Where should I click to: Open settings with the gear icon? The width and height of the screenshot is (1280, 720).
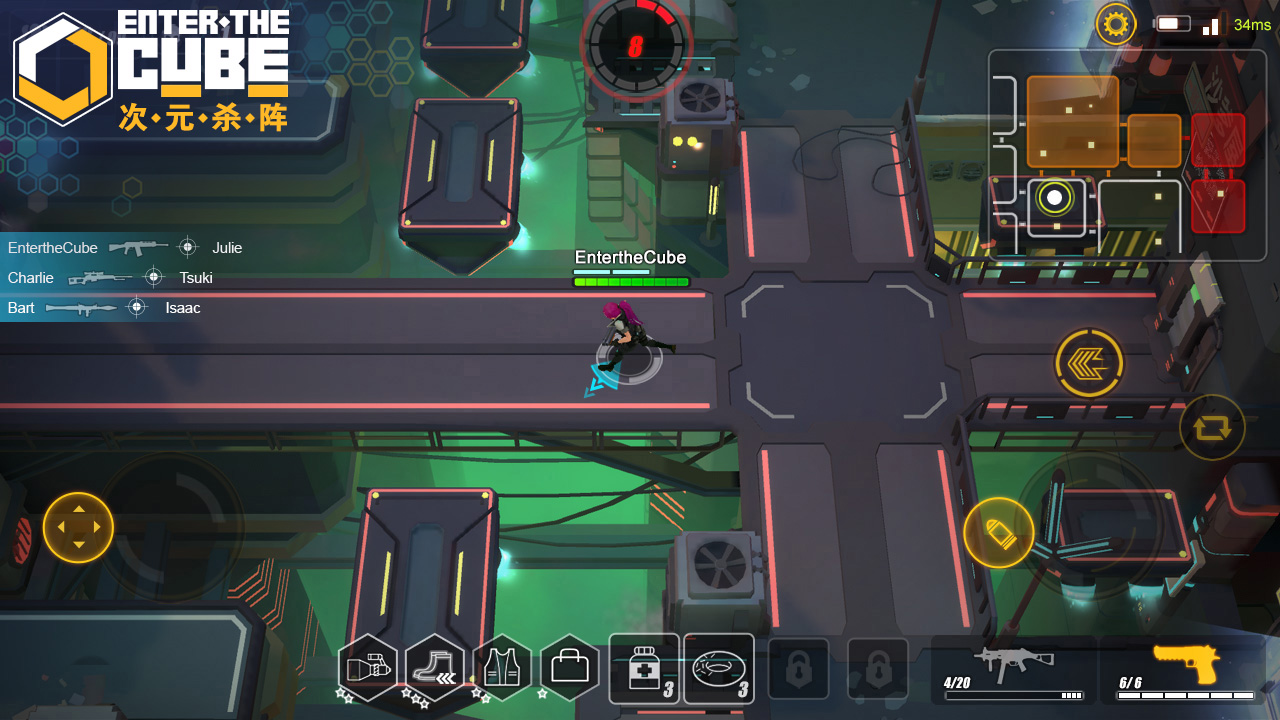tap(1116, 23)
